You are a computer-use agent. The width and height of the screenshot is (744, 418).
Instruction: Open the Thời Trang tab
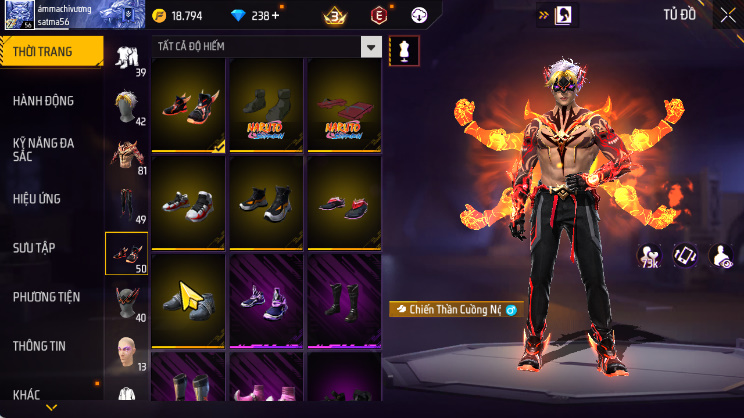(x=50, y=52)
